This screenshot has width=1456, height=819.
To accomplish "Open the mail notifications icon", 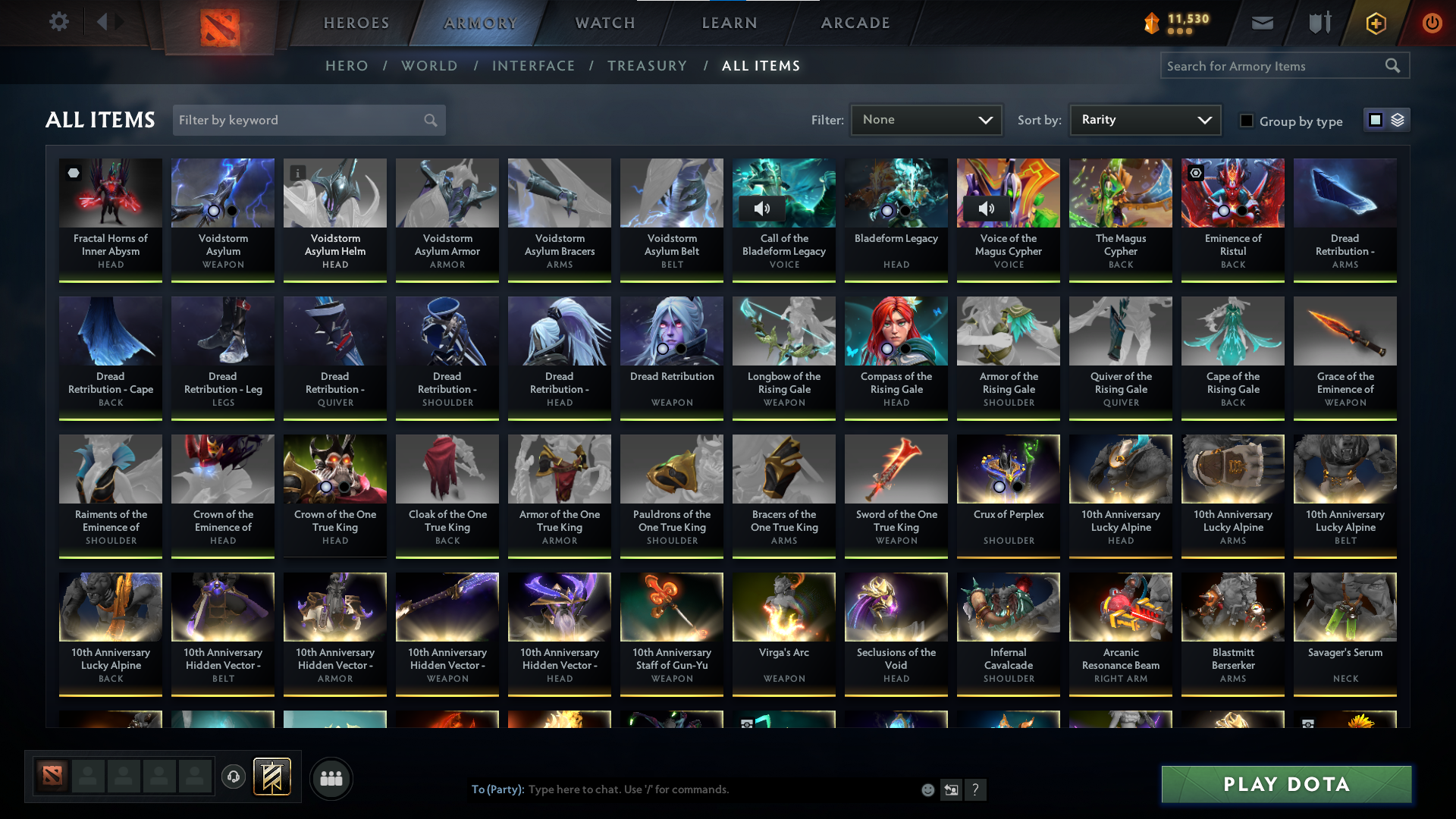I will click(x=1262, y=23).
